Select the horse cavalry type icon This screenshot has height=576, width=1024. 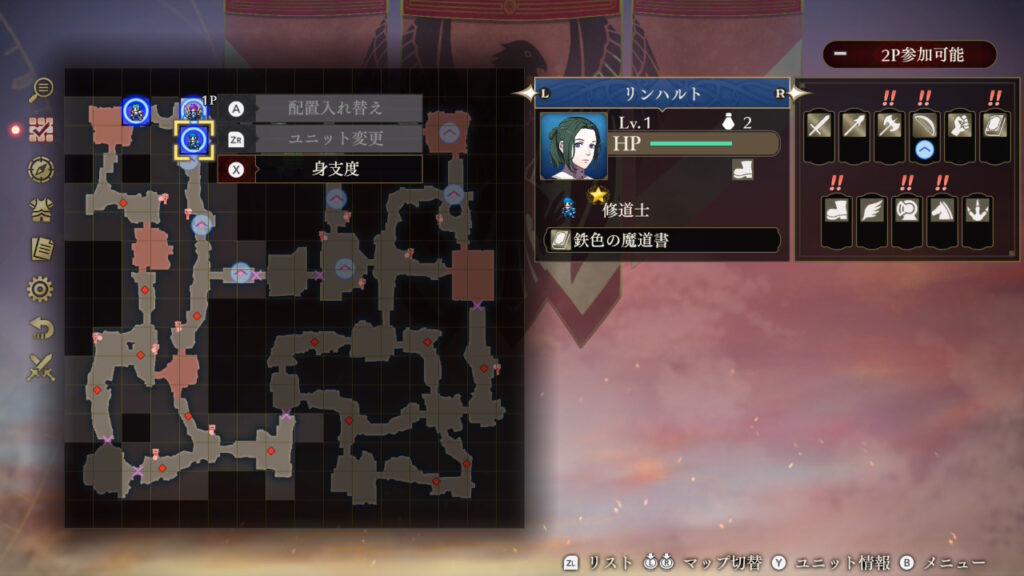pyautogui.click(x=941, y=208)
